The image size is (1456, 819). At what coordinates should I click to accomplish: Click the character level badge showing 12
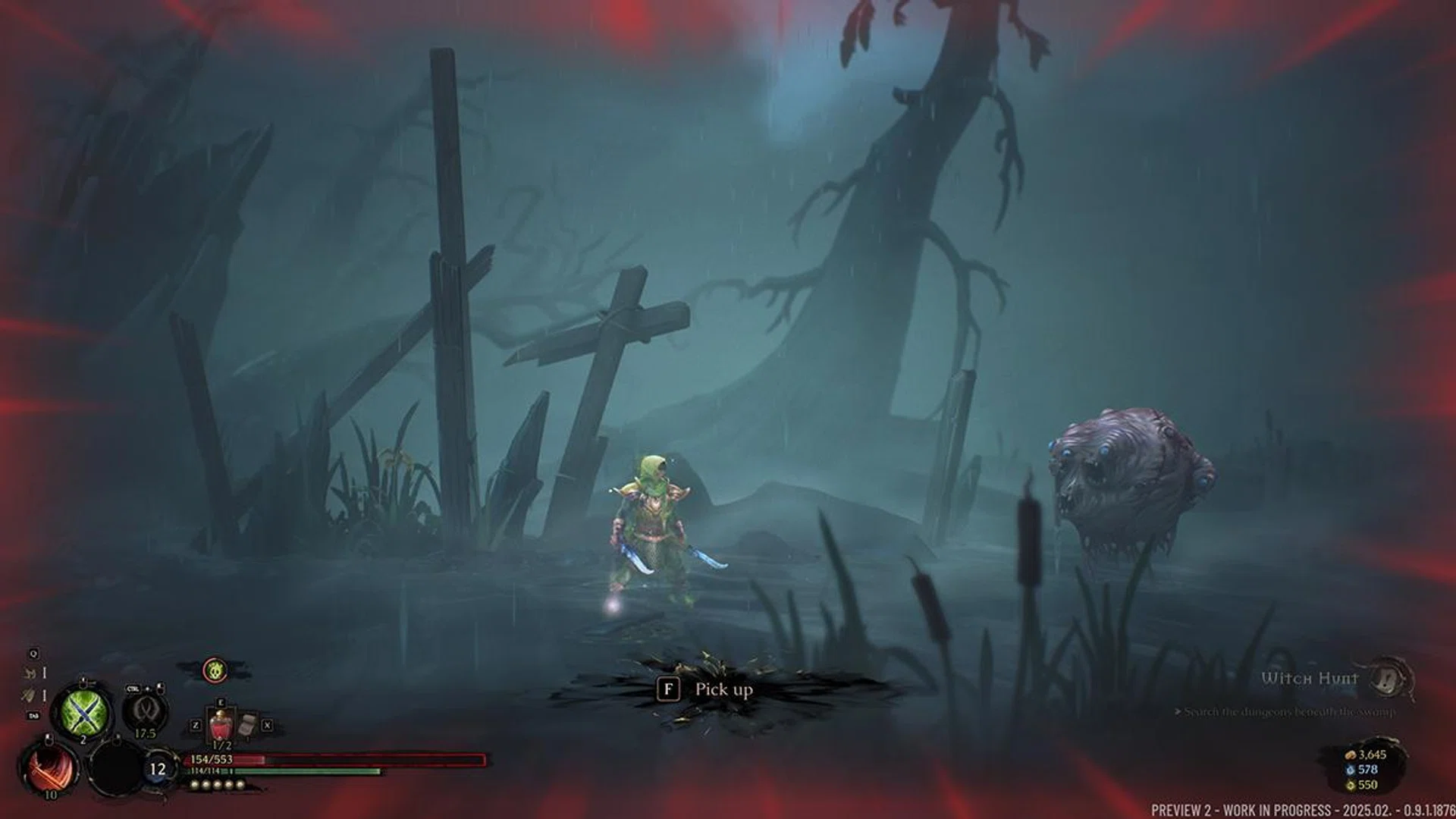(158, 768)
